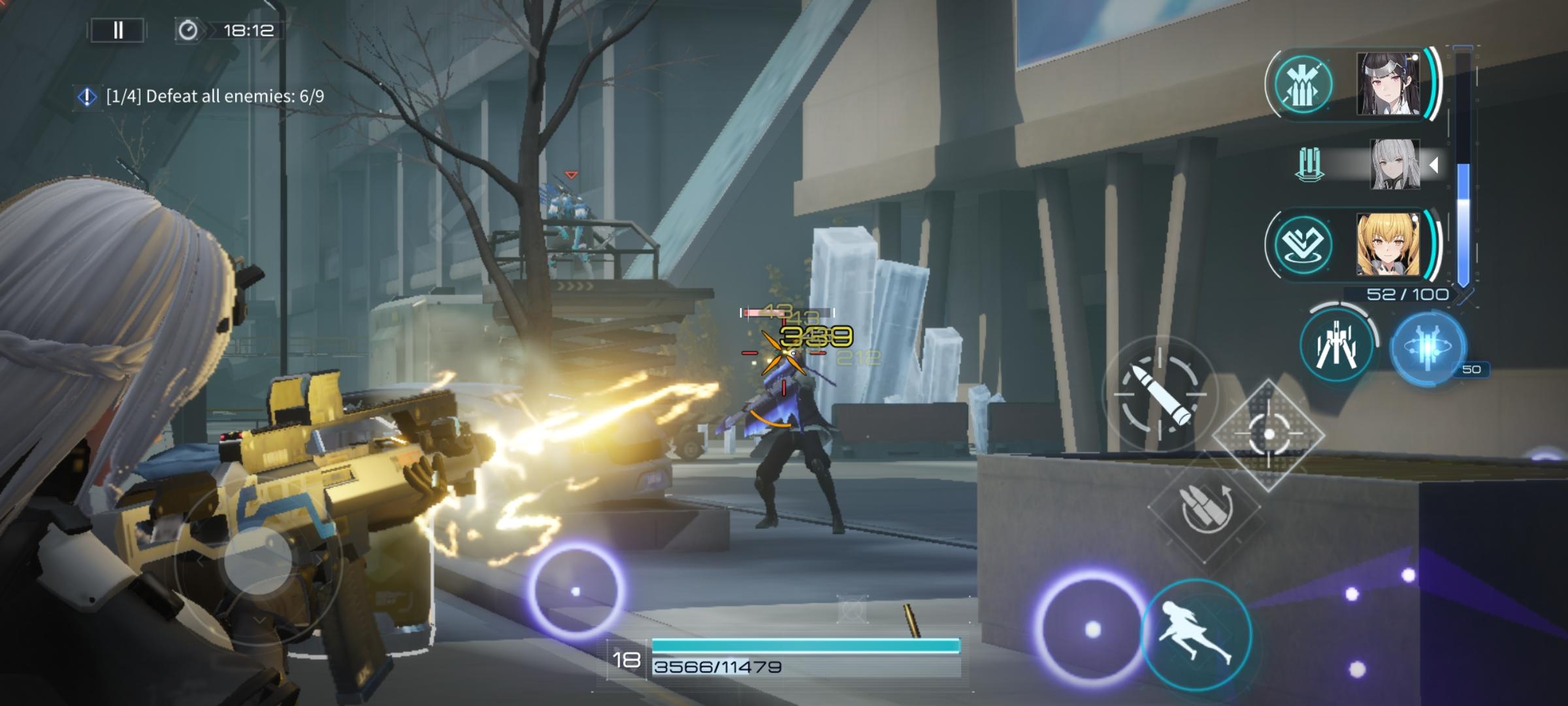This screenshot has height=706, width=1568.
Task: Fire using the bullet crosshair button
Action: point(1160,394)
